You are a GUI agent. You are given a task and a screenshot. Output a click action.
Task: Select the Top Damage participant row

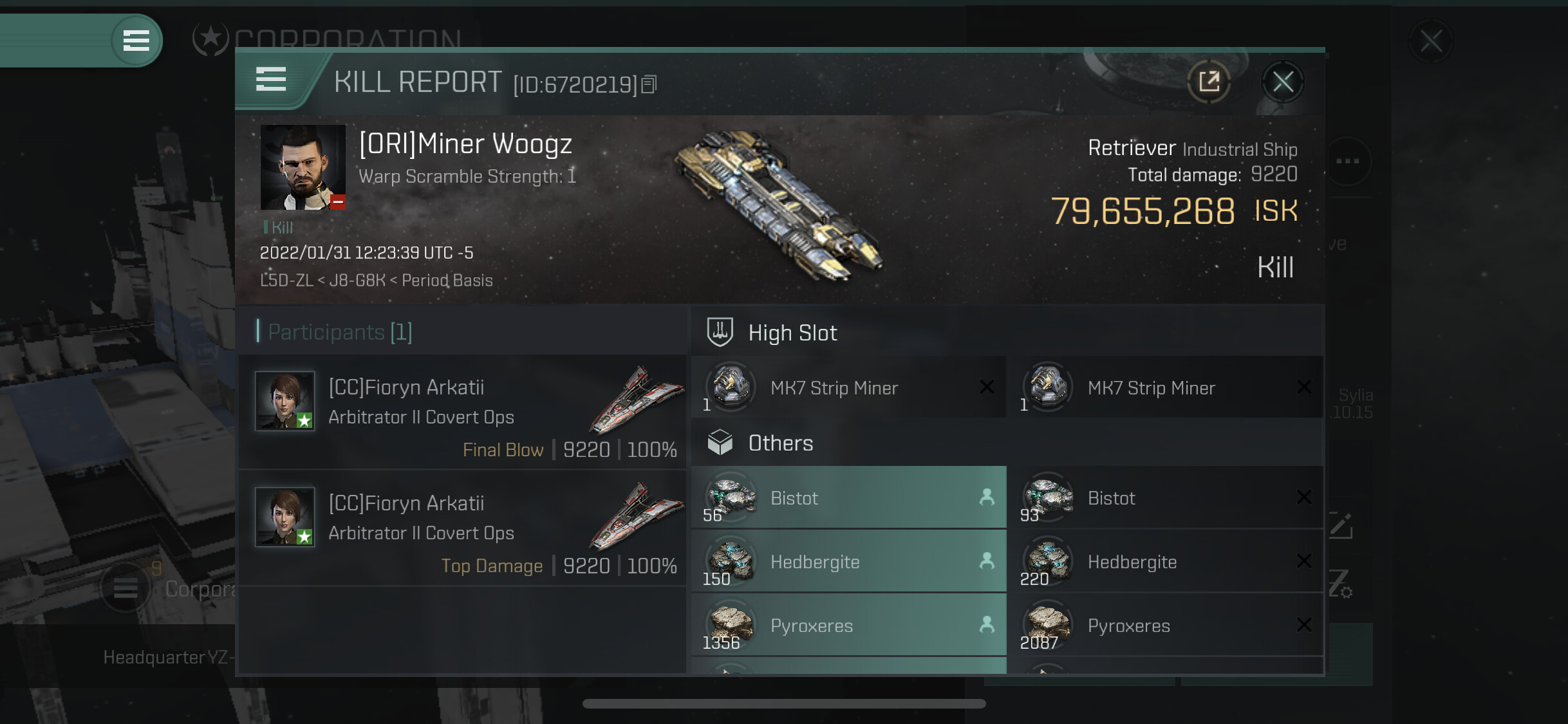click(x=462, y=528)
